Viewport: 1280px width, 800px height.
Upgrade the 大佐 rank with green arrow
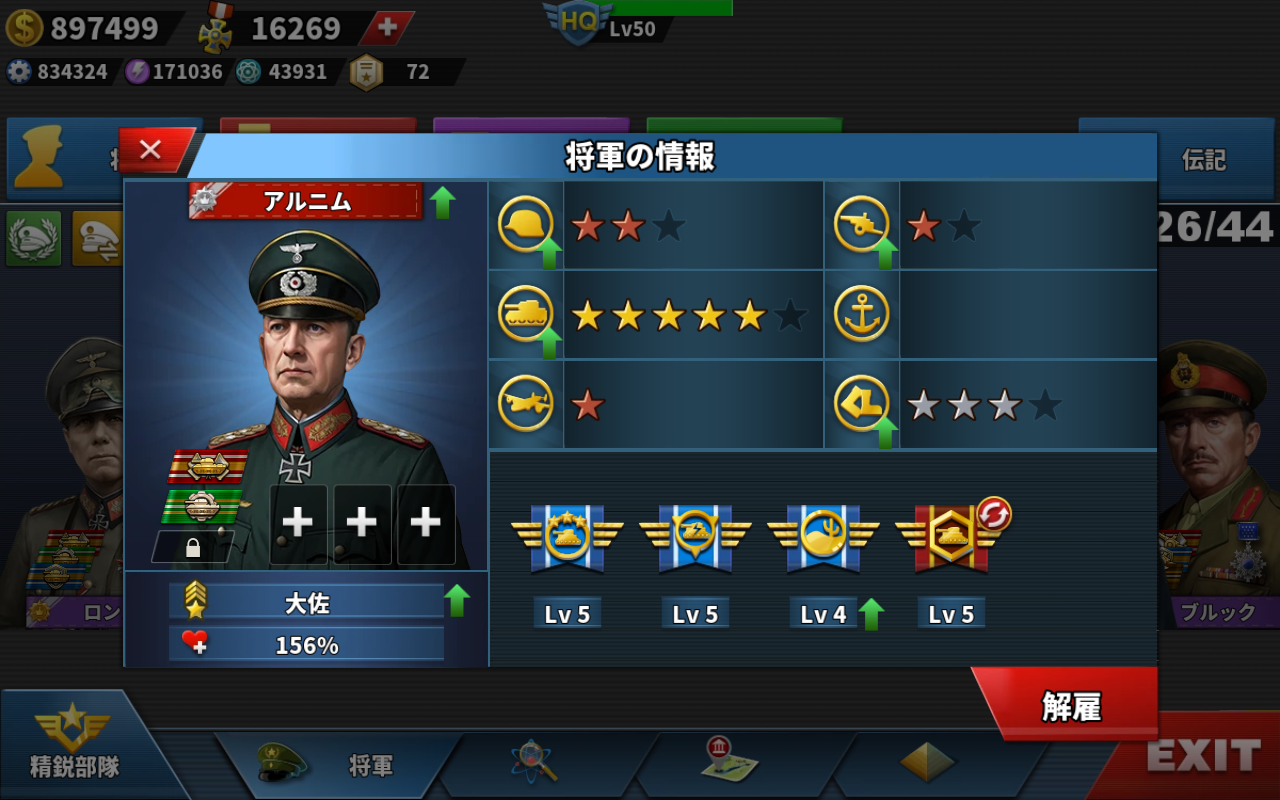click(x=457, y=601)
